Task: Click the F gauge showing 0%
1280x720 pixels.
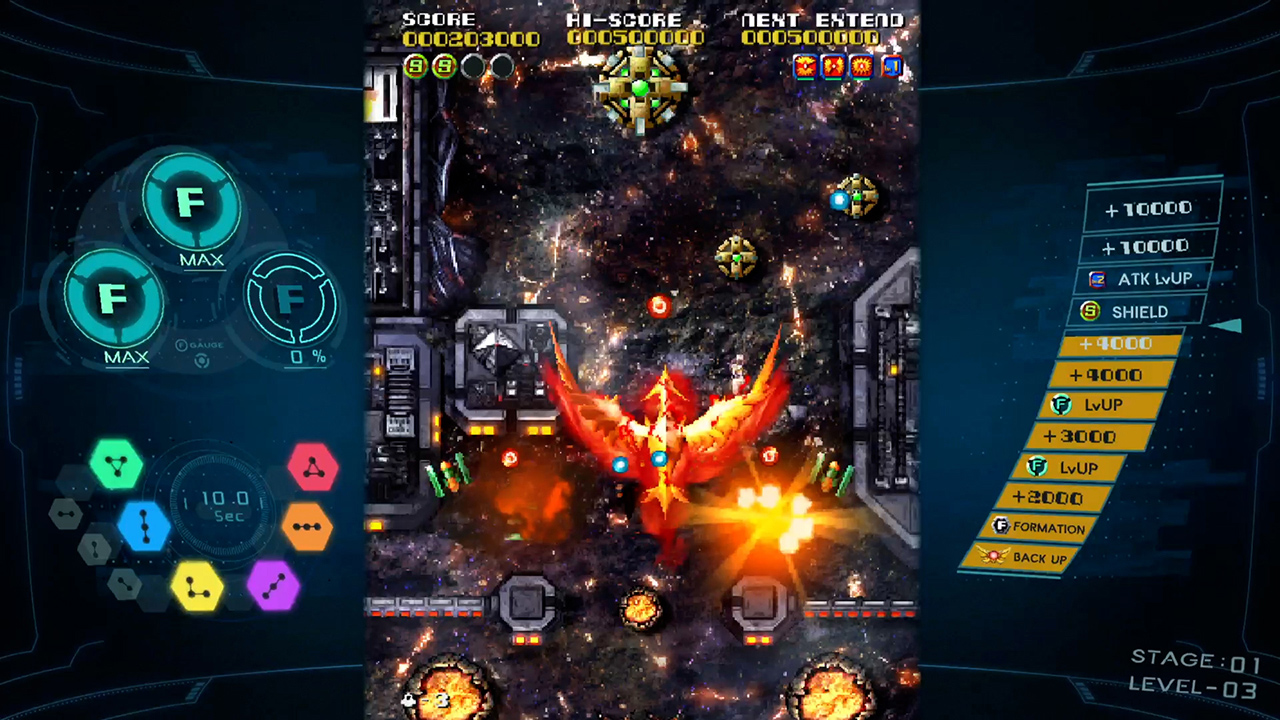Action: tap(292, 300)
